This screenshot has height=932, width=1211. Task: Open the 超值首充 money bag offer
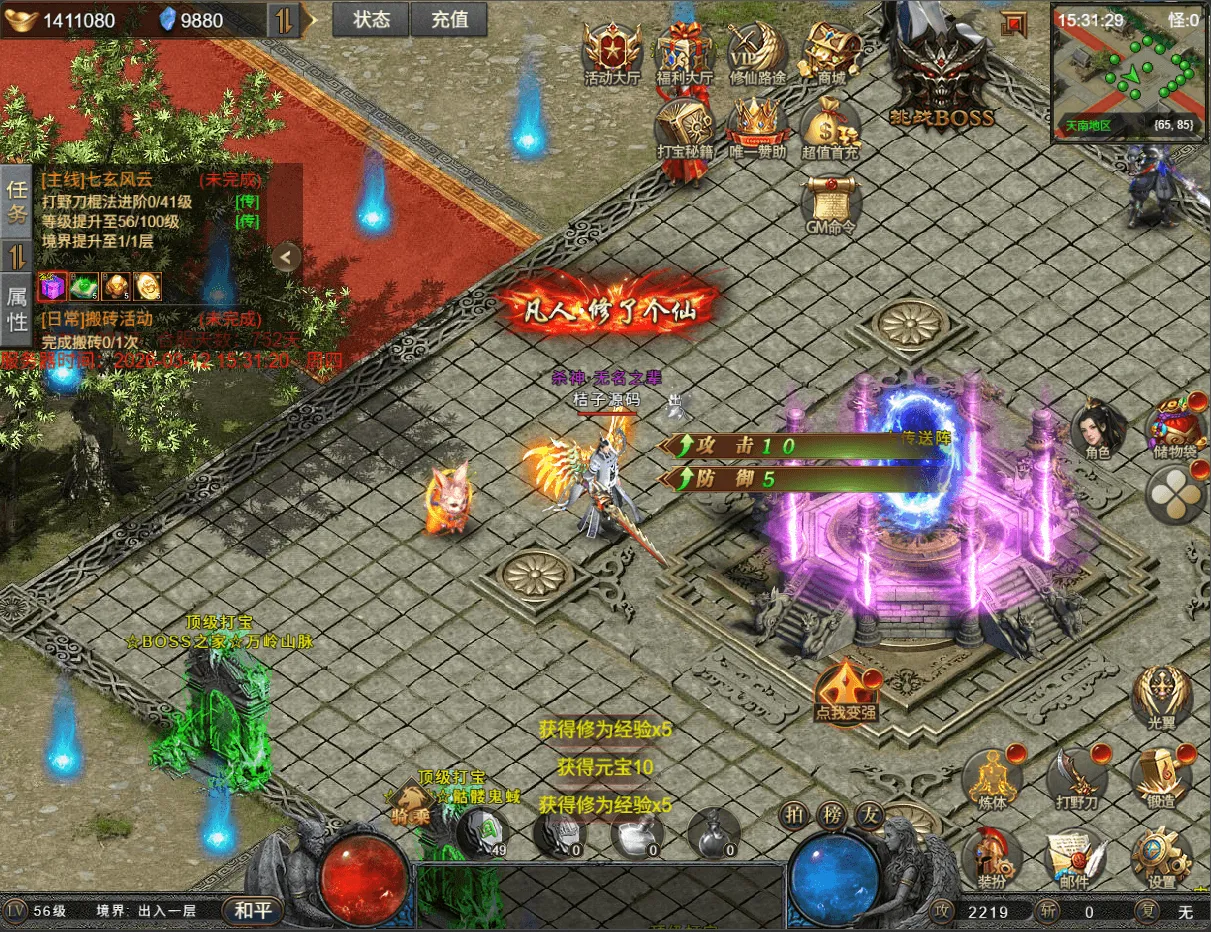[x=830, y=127]
